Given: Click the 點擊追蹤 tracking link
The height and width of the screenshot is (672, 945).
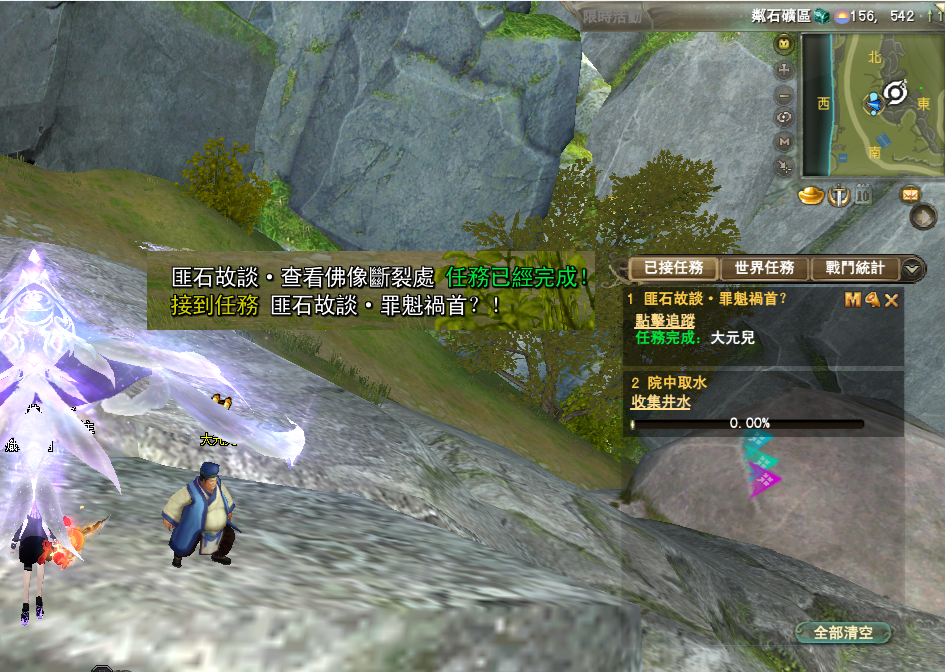Looking at the screenshot, I should pyautogui.click(x=664, y=320).
